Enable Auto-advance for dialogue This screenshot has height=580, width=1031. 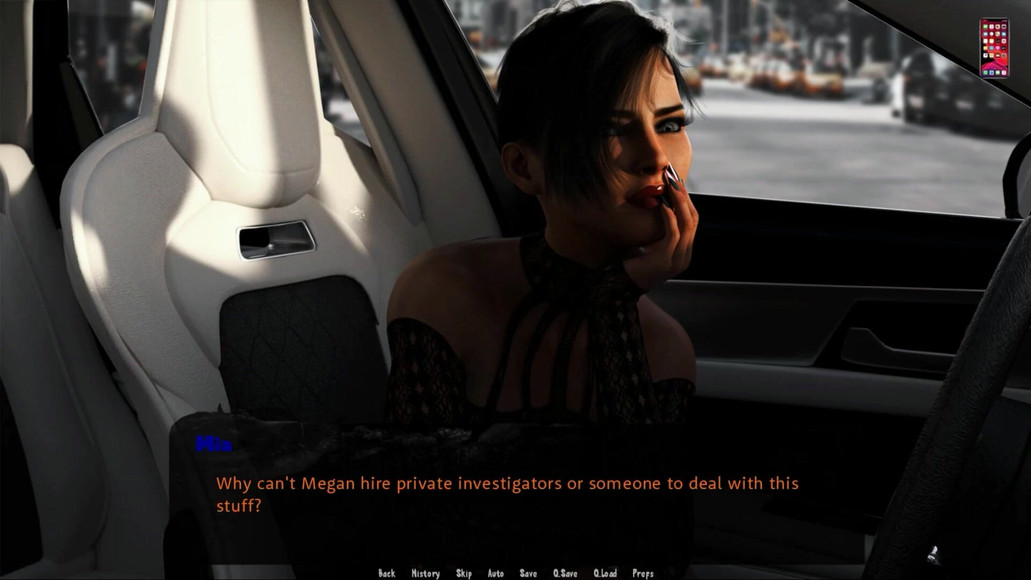(496, 573)
